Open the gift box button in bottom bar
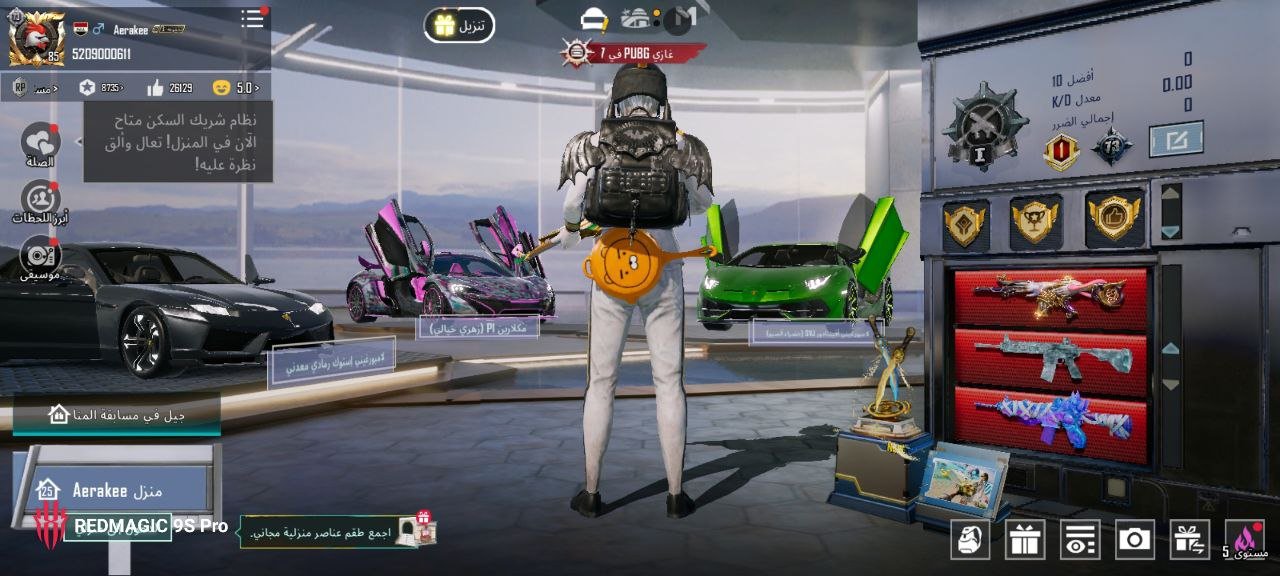 1025,540
